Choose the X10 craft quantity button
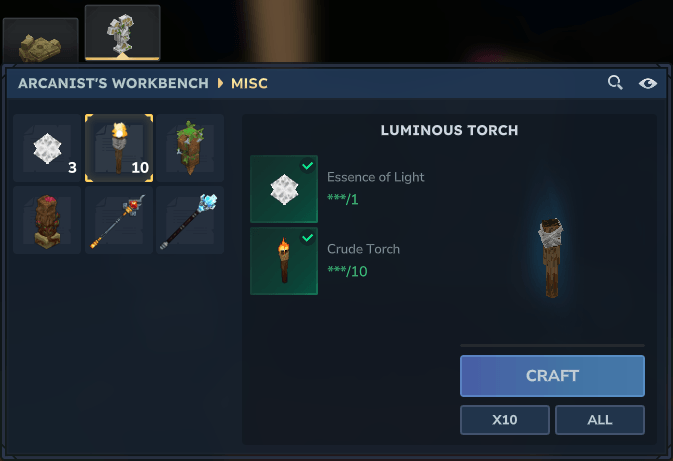The height and width of the screenshot is (461, 673). 504,420
